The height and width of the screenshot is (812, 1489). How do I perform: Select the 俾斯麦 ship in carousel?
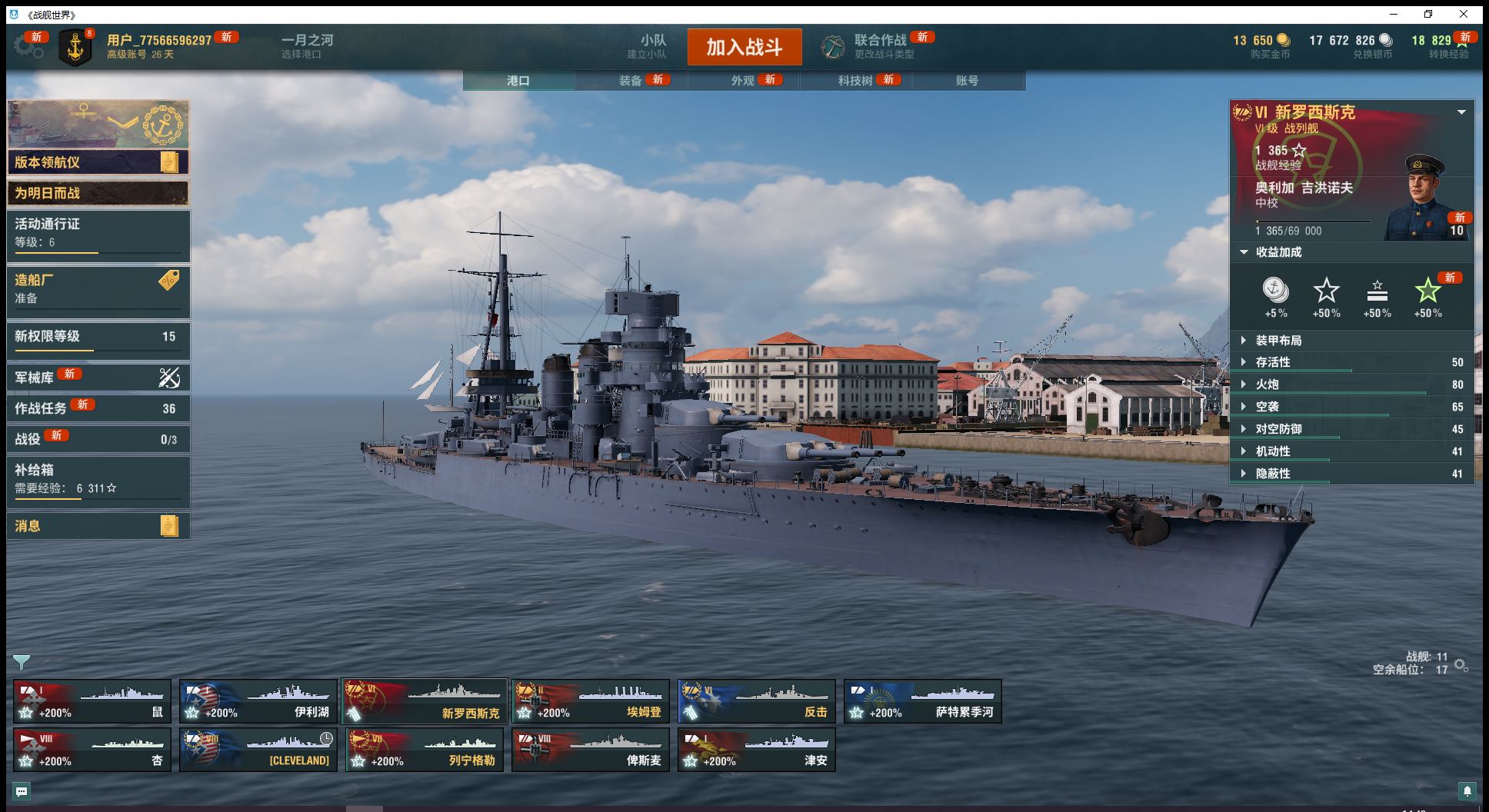coord(590,750)
